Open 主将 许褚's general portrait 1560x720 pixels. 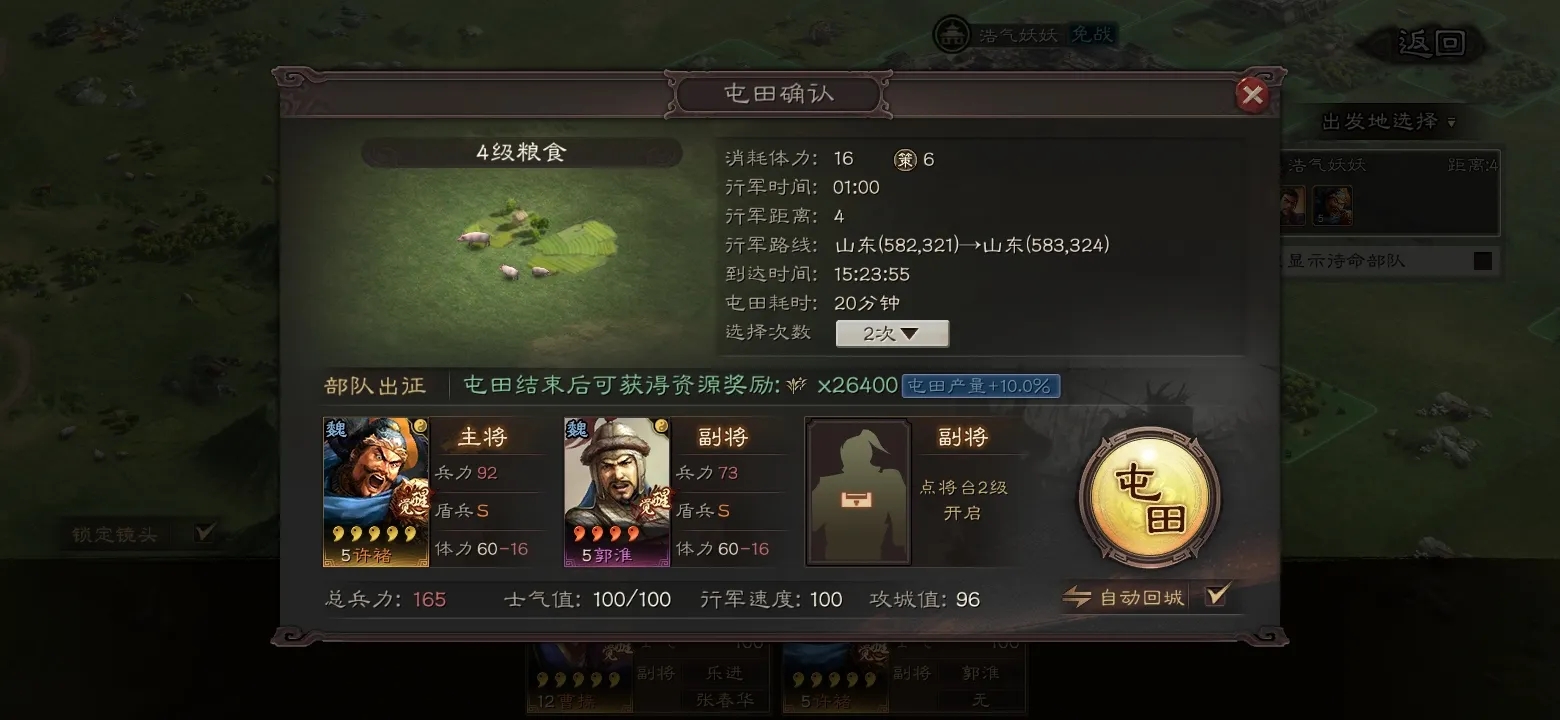375,490
